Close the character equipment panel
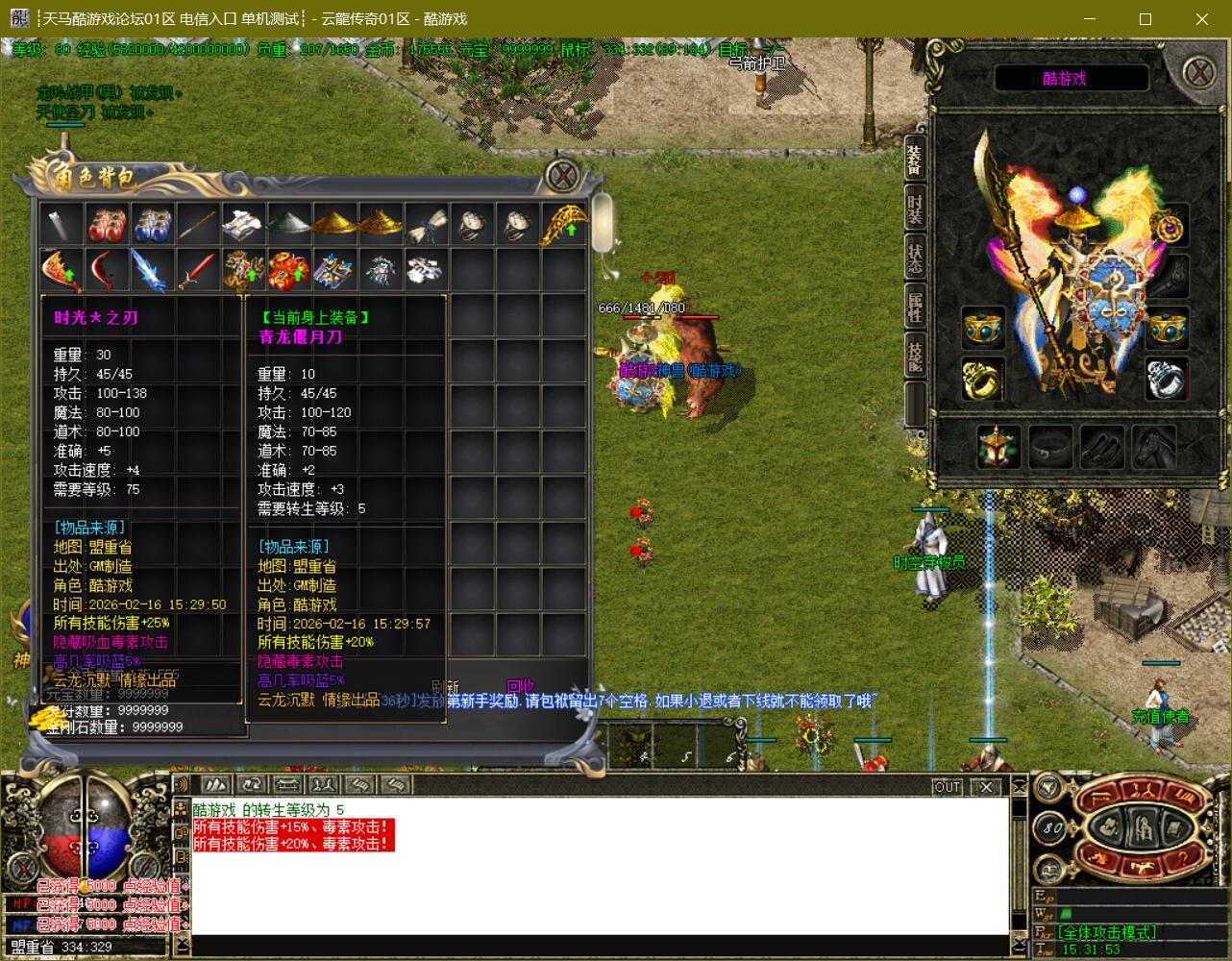The width and height of the screenshot is (1232, 961). click(1198, 72)
